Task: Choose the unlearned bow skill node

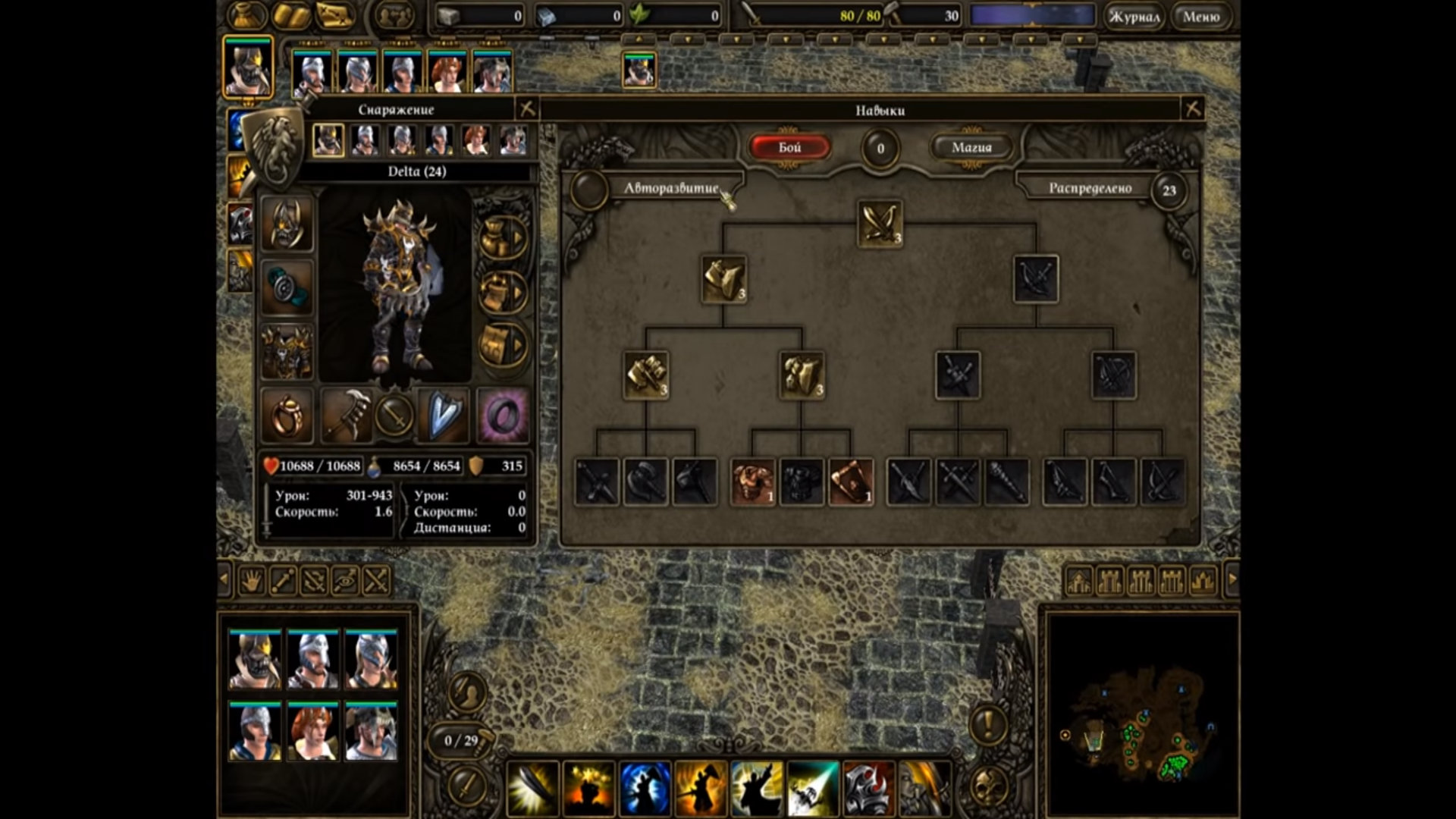Action: click(1036, 278)
